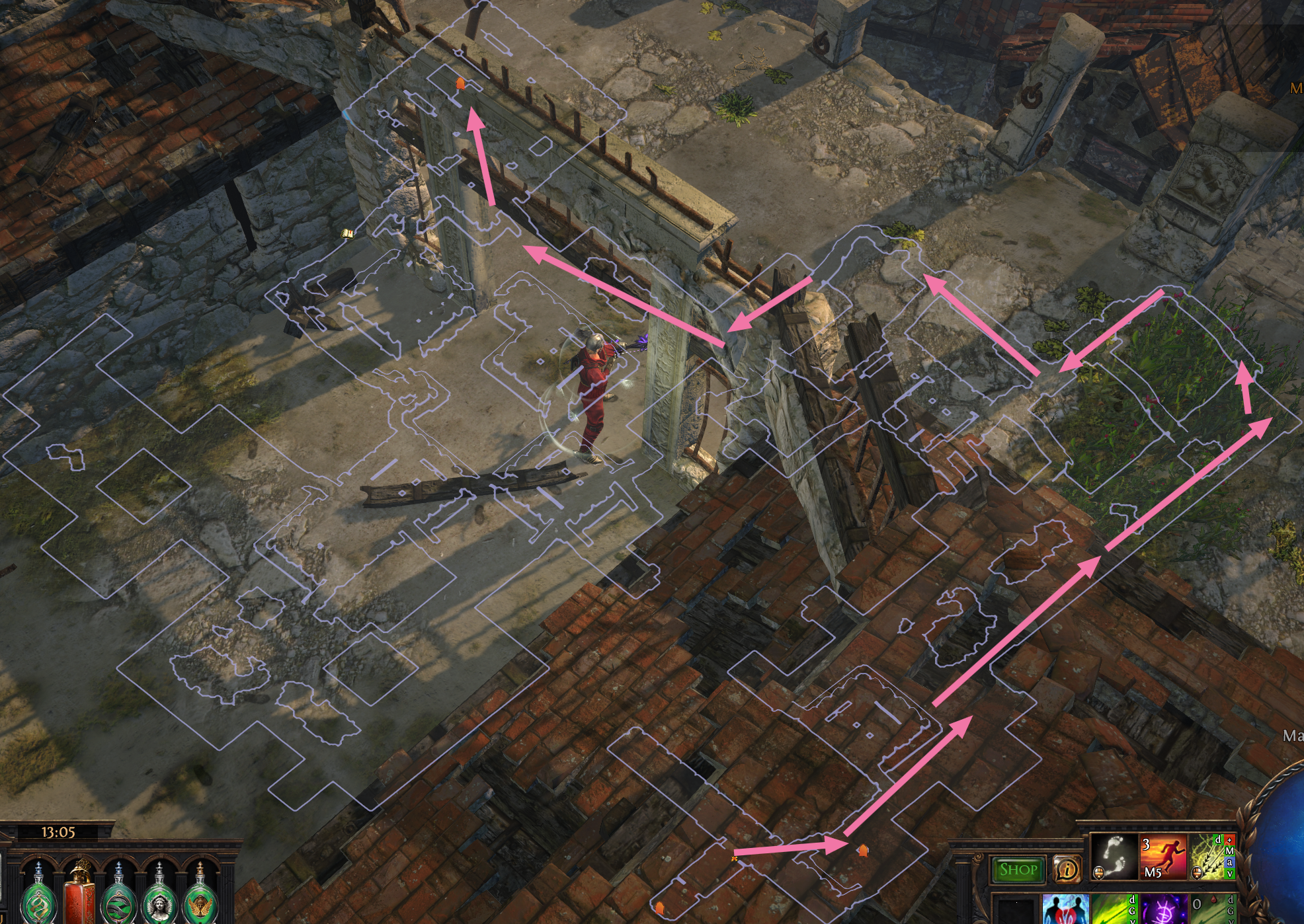Click the 13:05 timer display
The width and height of the screenshot is (1304, 924).
(x=58, y=831)
